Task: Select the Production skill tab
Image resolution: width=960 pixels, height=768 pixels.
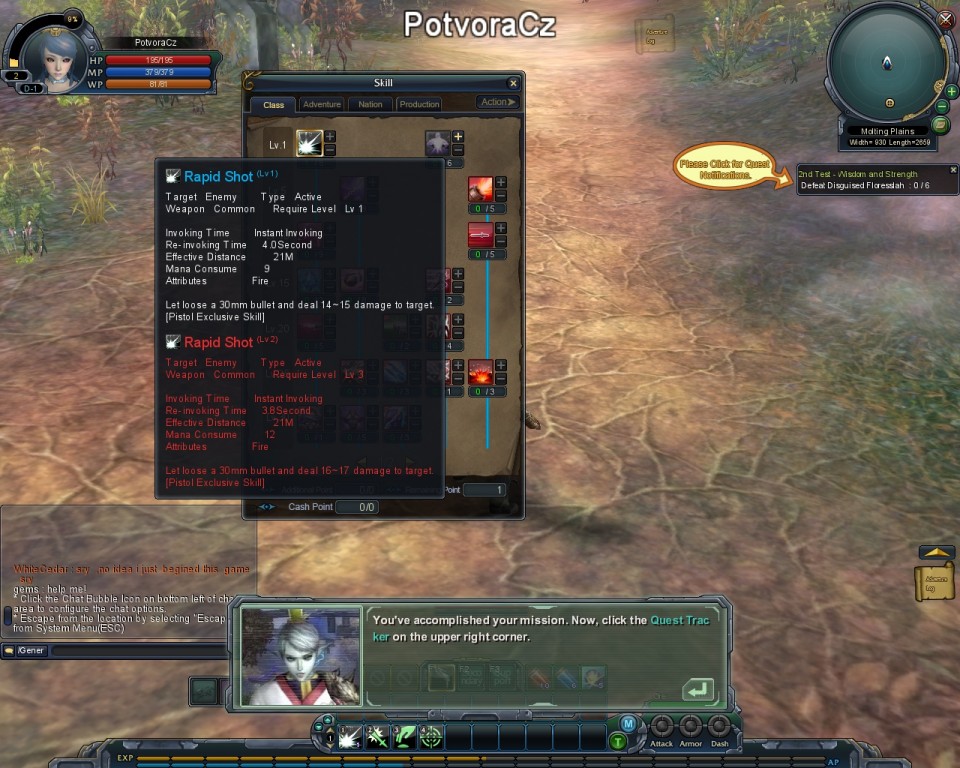Action: [419, 104]
